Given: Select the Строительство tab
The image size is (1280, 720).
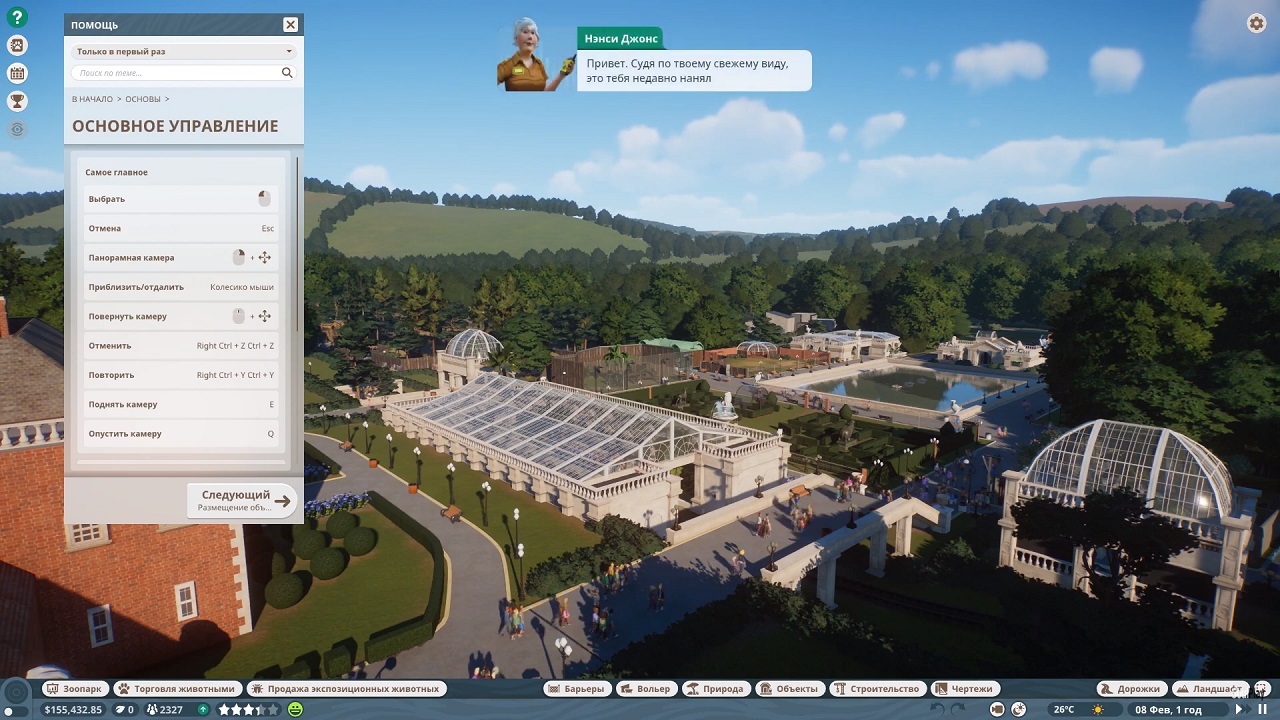Looking at the screenshot, I should point(877,689).
